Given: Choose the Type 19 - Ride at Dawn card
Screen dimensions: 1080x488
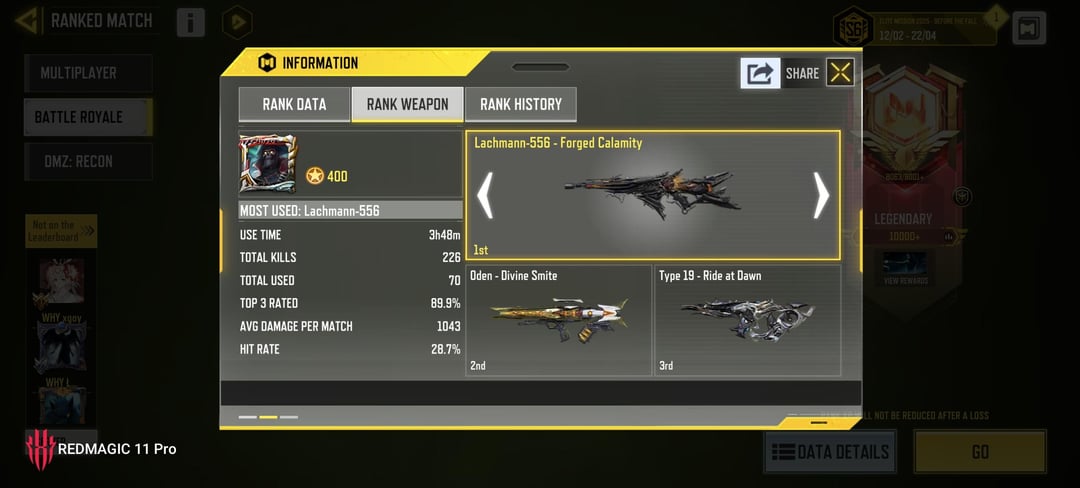Looking at the screenshot, I should [747, 320].
